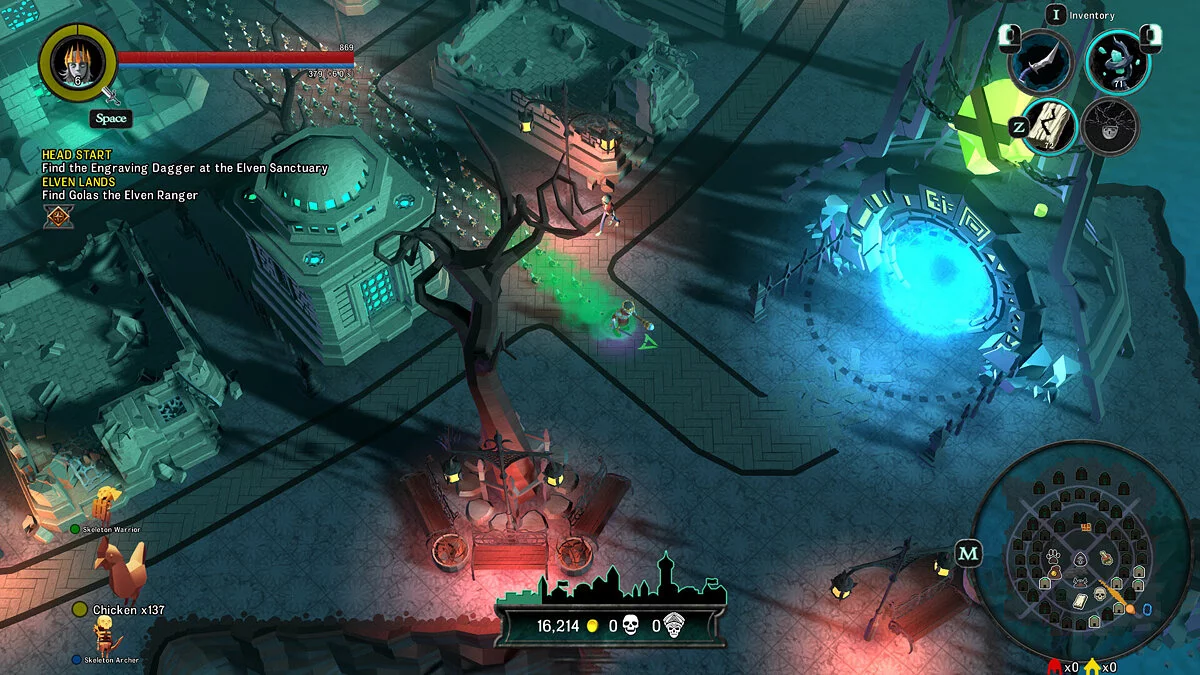This screenshot has width=1200, height=675.
Task: Click the locked chained ability slot
Action: click(x=1110, y=127)
